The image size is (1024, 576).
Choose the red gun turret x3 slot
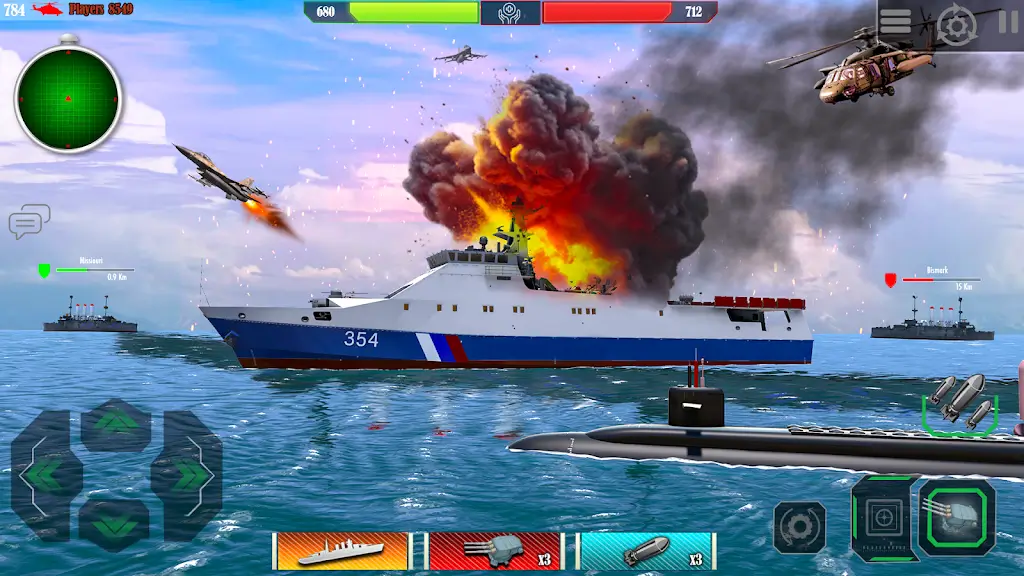(495, 551)
